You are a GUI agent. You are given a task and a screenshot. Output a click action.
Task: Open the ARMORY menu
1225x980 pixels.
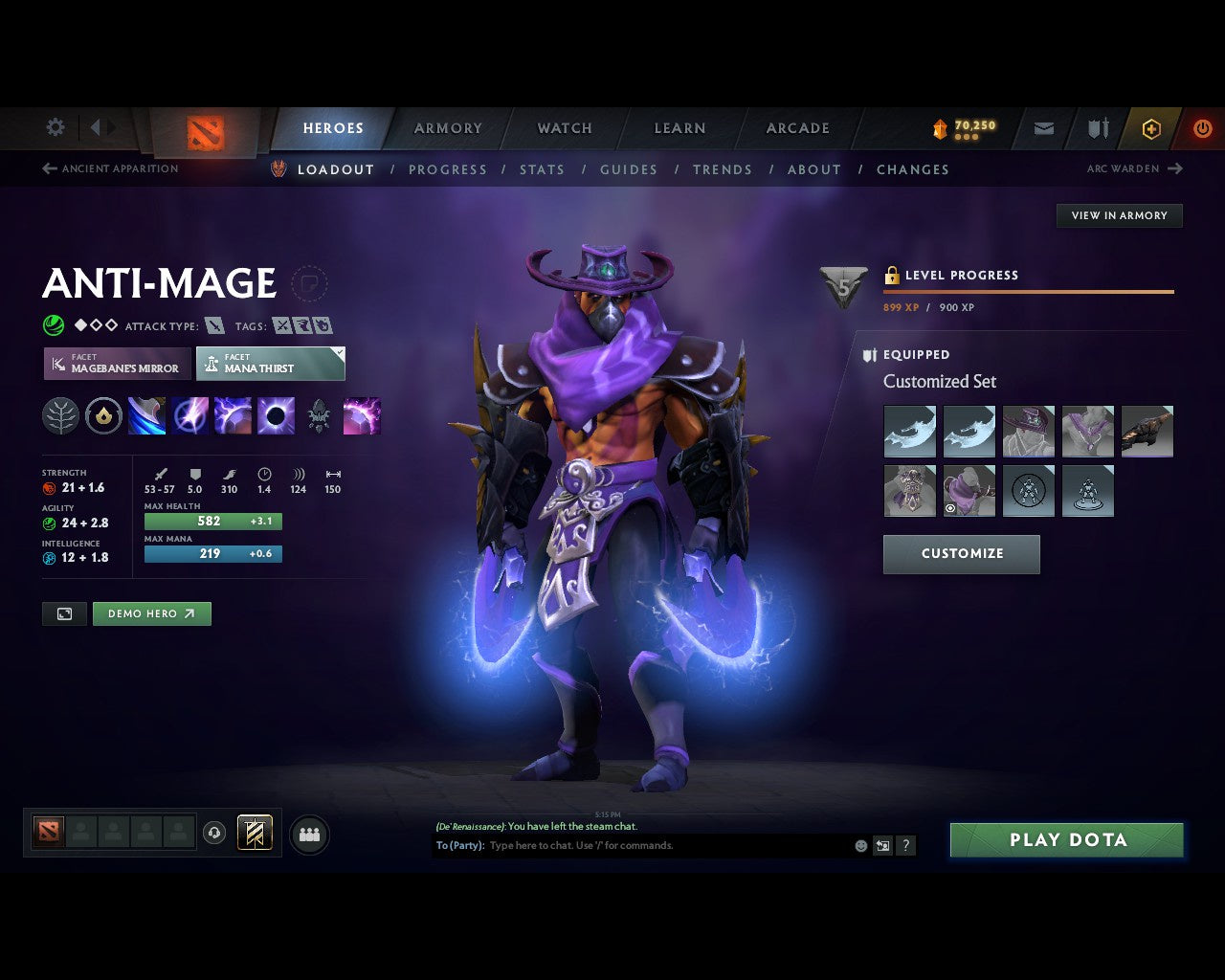tap(447, 127)
